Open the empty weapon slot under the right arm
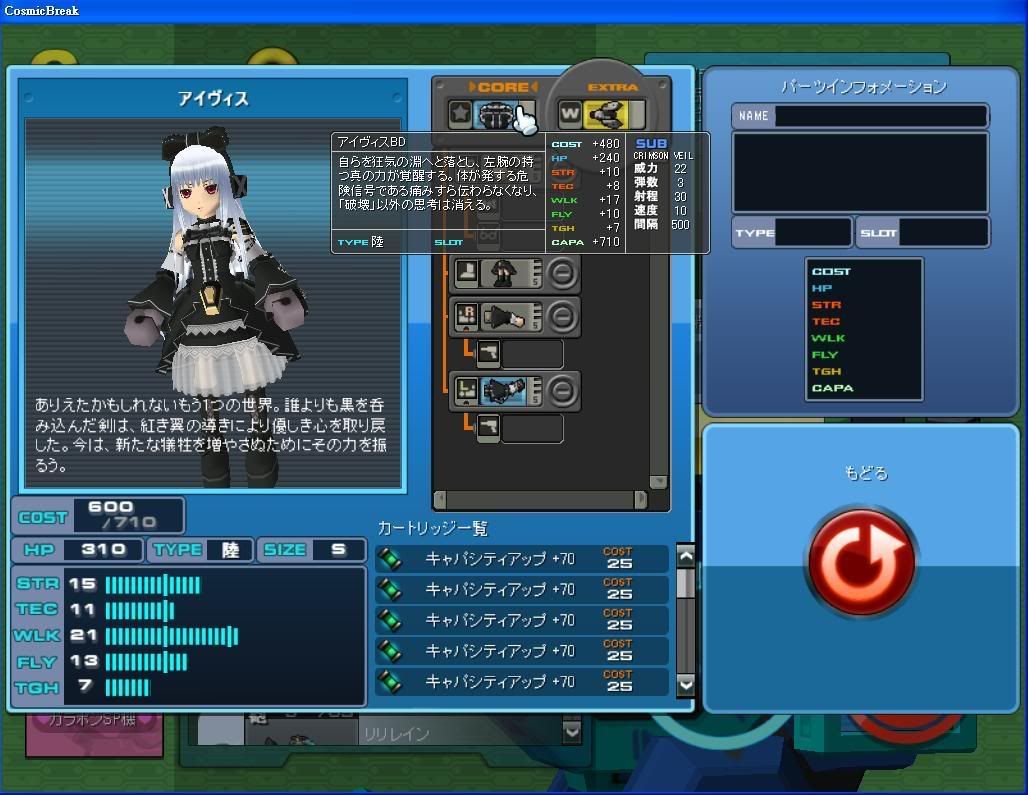Image resolution: width=1028 pixels, height=795 pixels. pyautogui.click(x=519, y=353)
